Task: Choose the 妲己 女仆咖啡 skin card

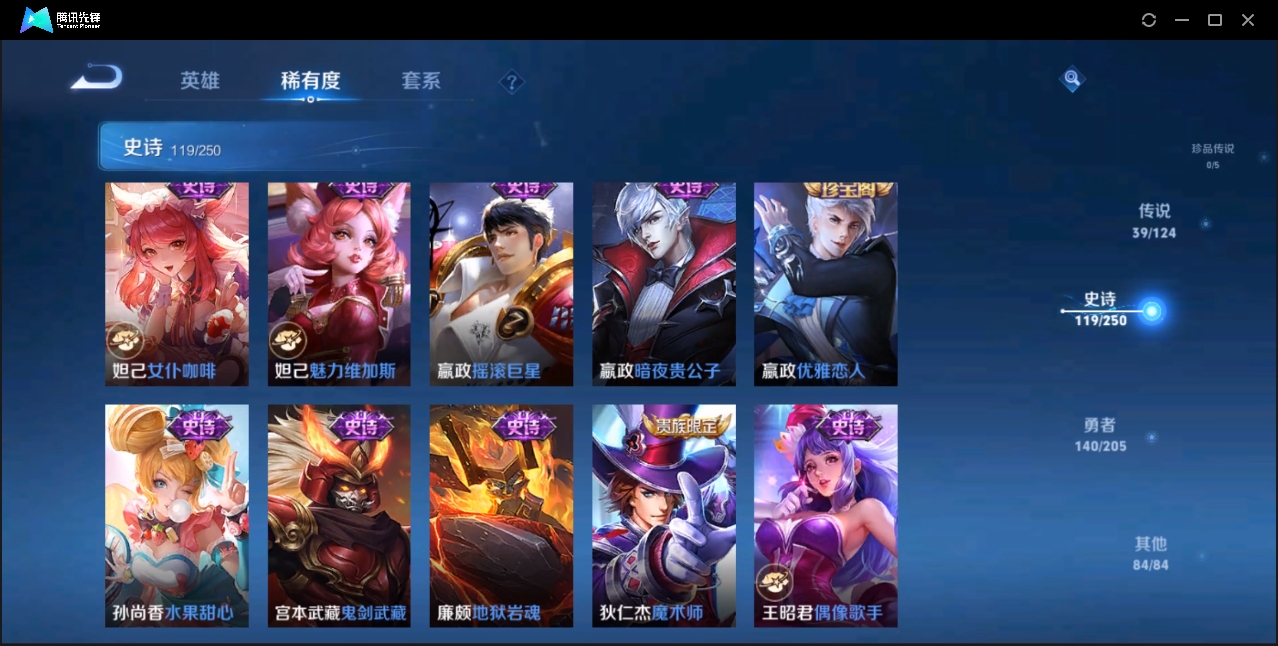Action: point(177,284)
